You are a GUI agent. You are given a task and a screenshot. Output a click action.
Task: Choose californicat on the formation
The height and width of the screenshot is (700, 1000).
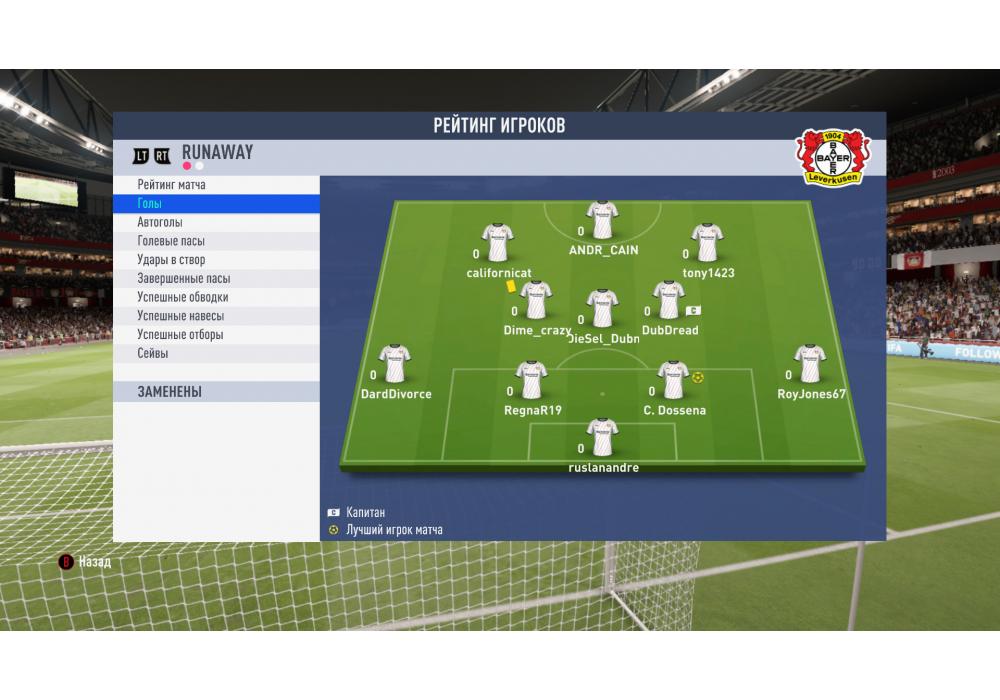(x=497, y=242)
